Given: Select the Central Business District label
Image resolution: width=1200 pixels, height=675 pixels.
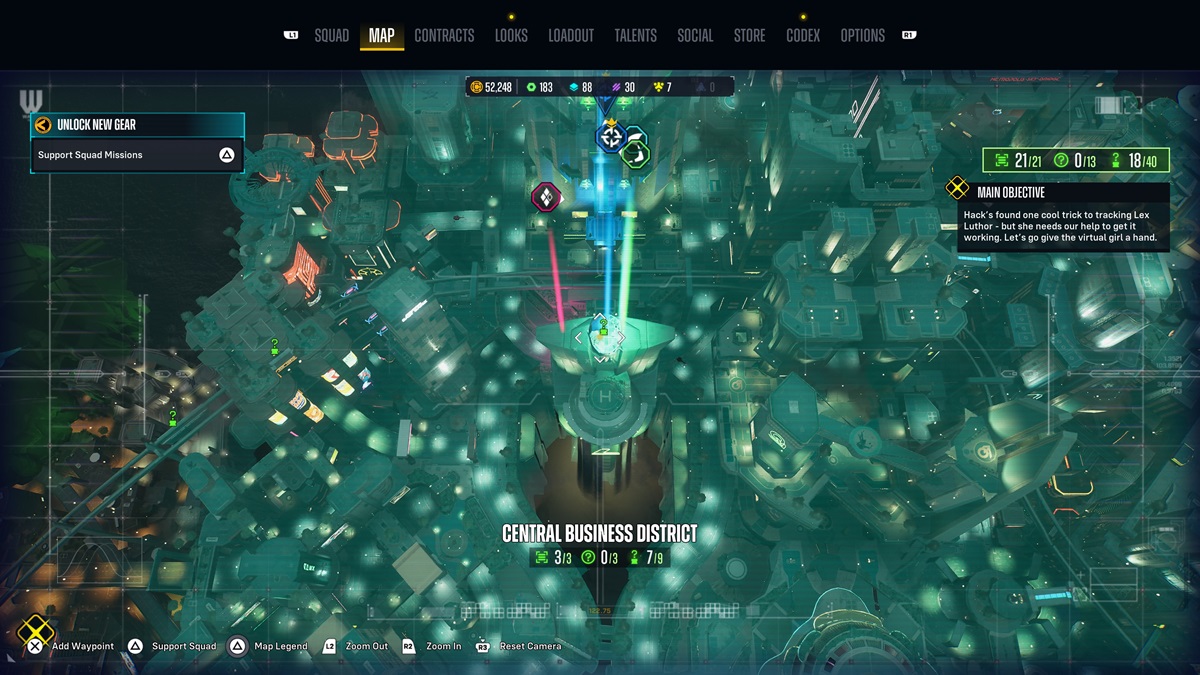Looking at the screenshot, I should pyautogui.click(x=599, y=534).
